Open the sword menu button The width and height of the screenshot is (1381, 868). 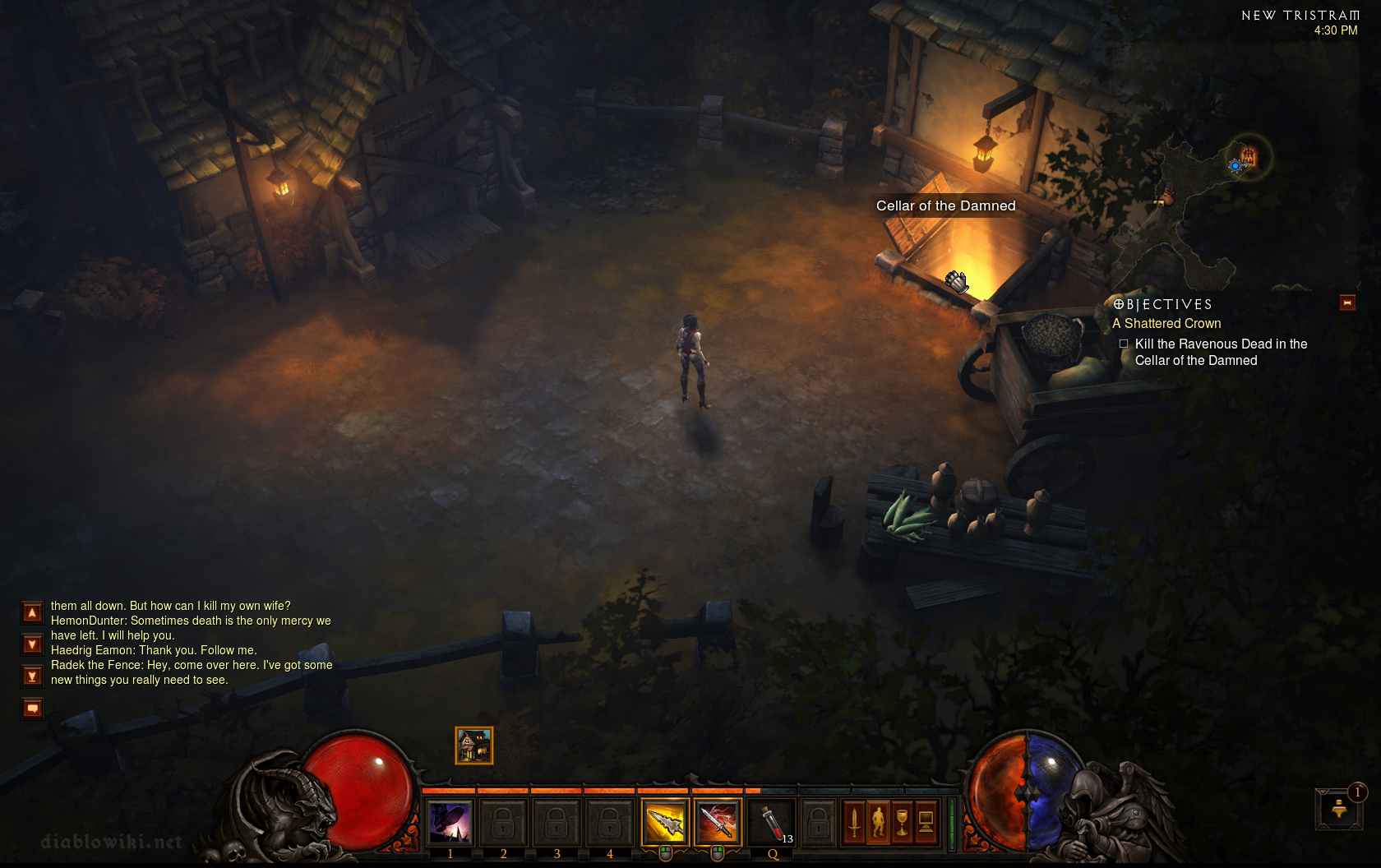(854, 822)
